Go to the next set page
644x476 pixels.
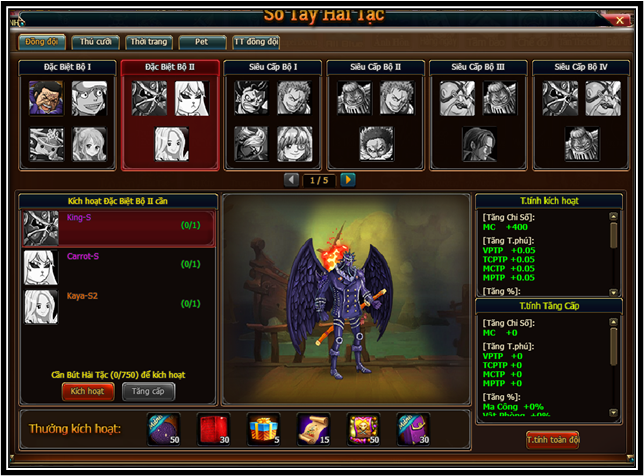348,180
